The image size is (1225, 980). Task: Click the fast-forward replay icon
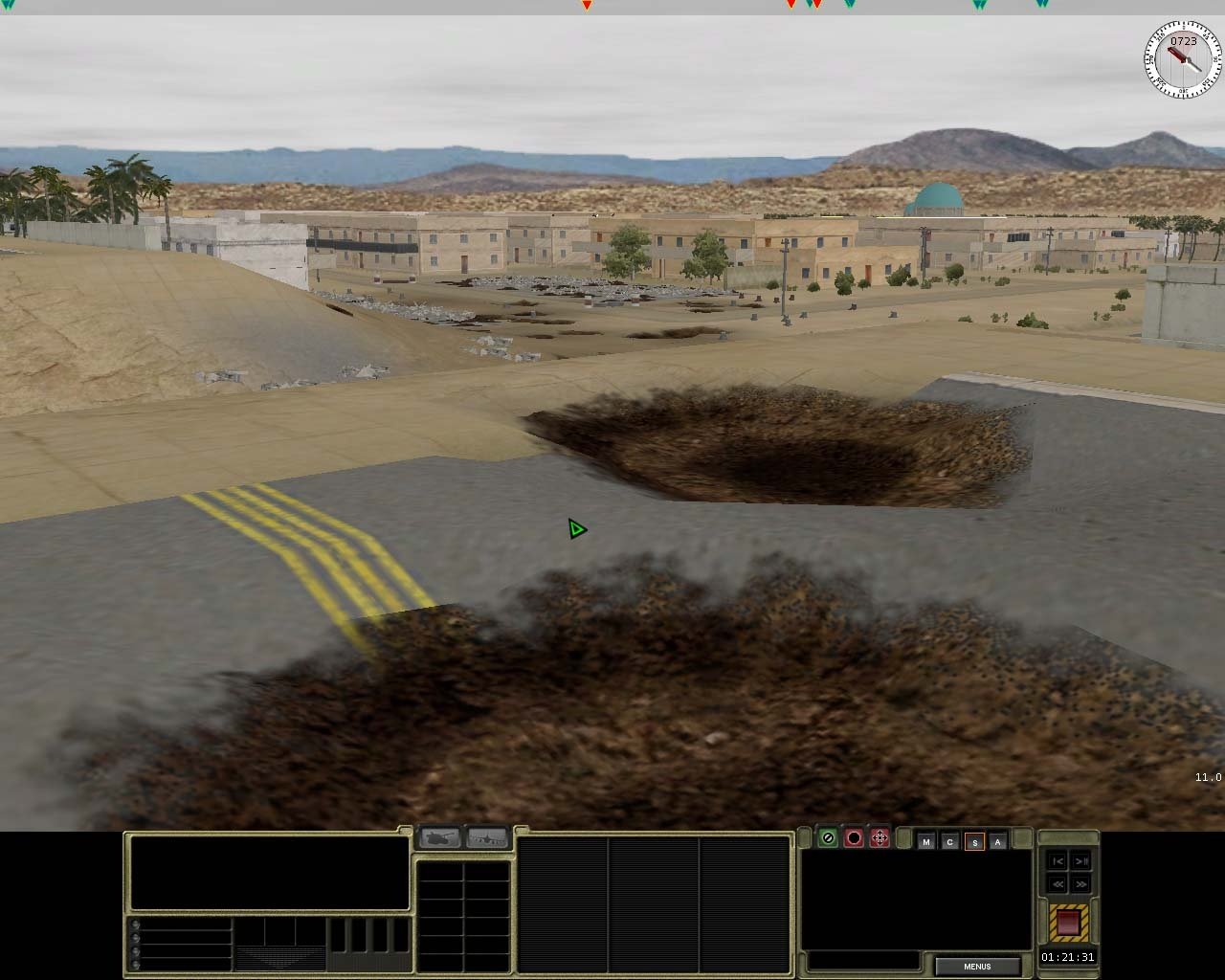point(1081,883)
